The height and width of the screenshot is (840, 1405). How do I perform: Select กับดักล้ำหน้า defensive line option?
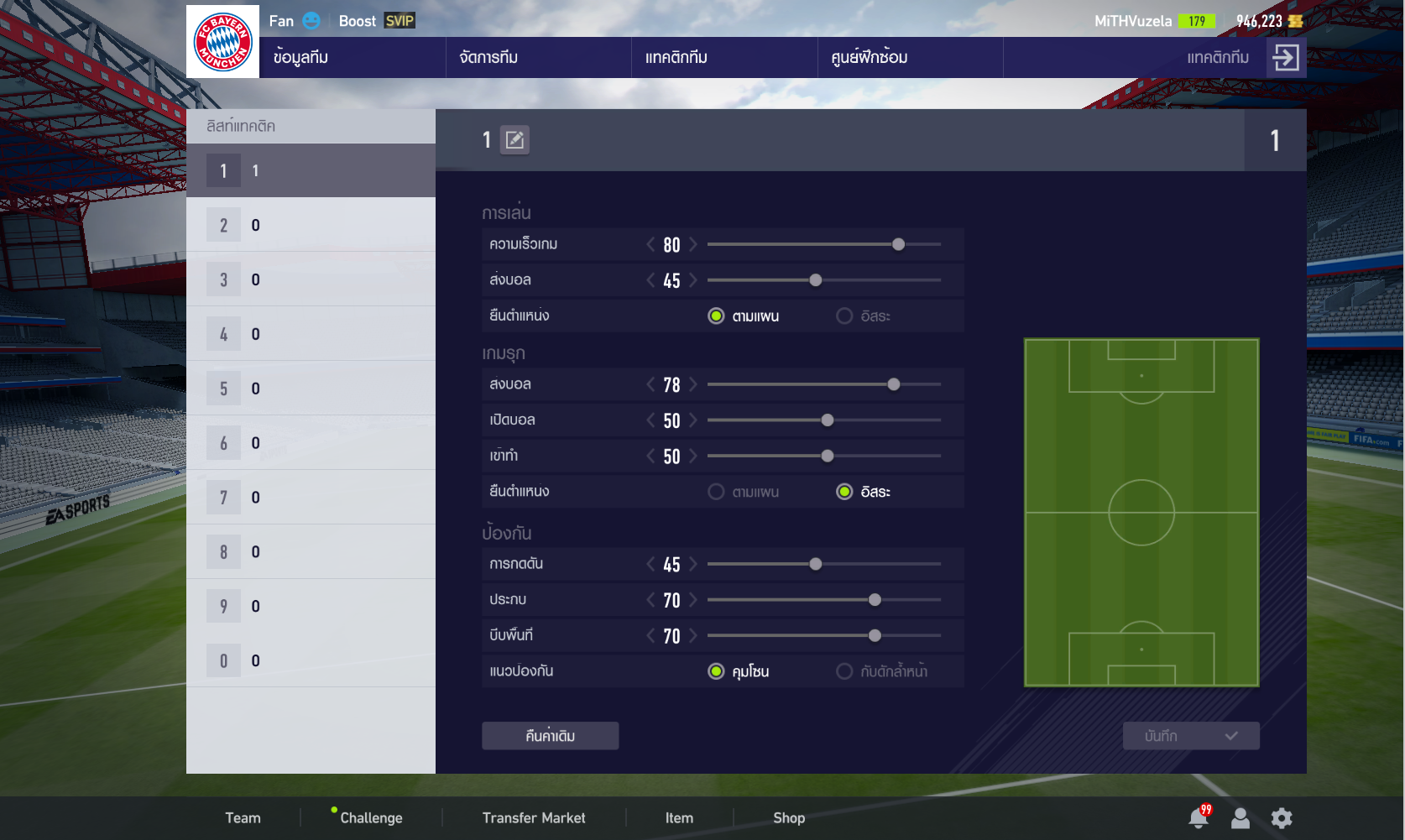[844, 671]
